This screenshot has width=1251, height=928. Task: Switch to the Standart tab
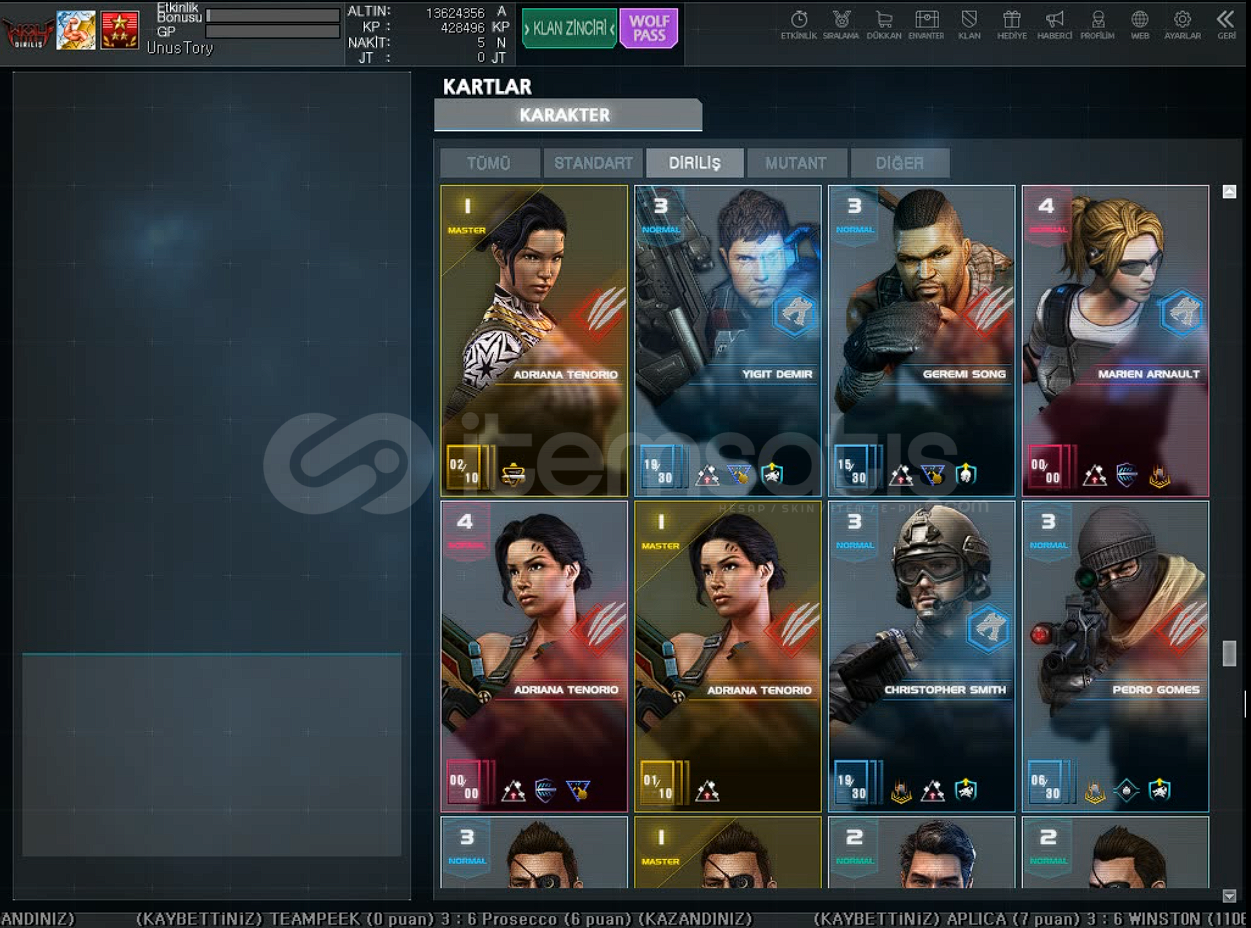point(593,163)
